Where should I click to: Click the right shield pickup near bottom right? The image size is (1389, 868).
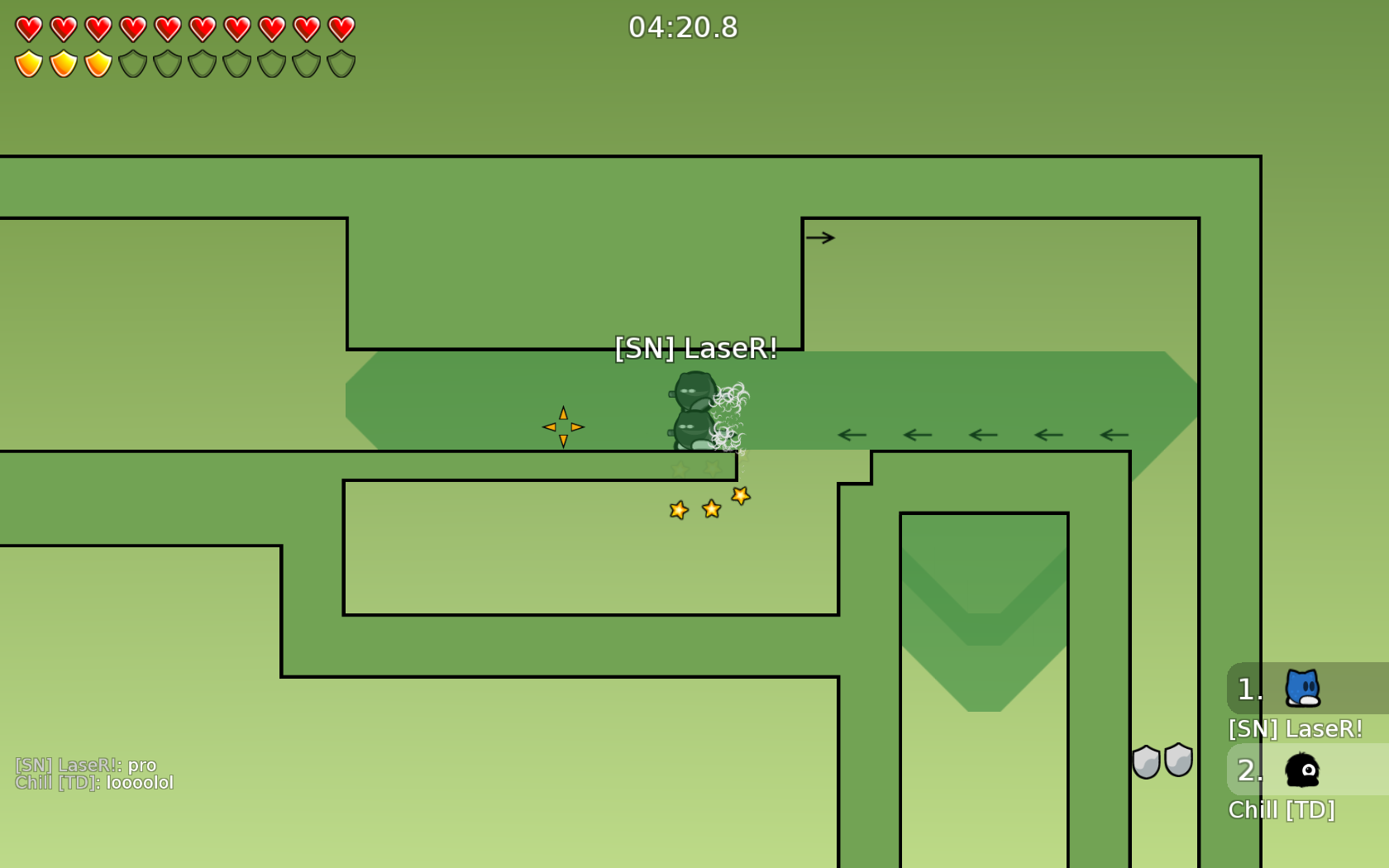[1177, 761]
